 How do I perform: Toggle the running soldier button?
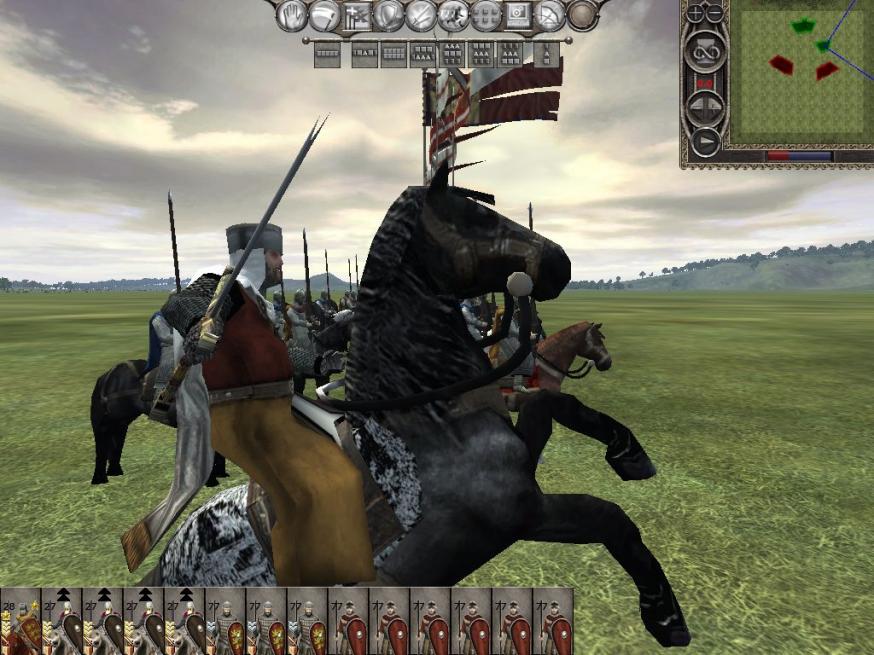pos(453,15)
